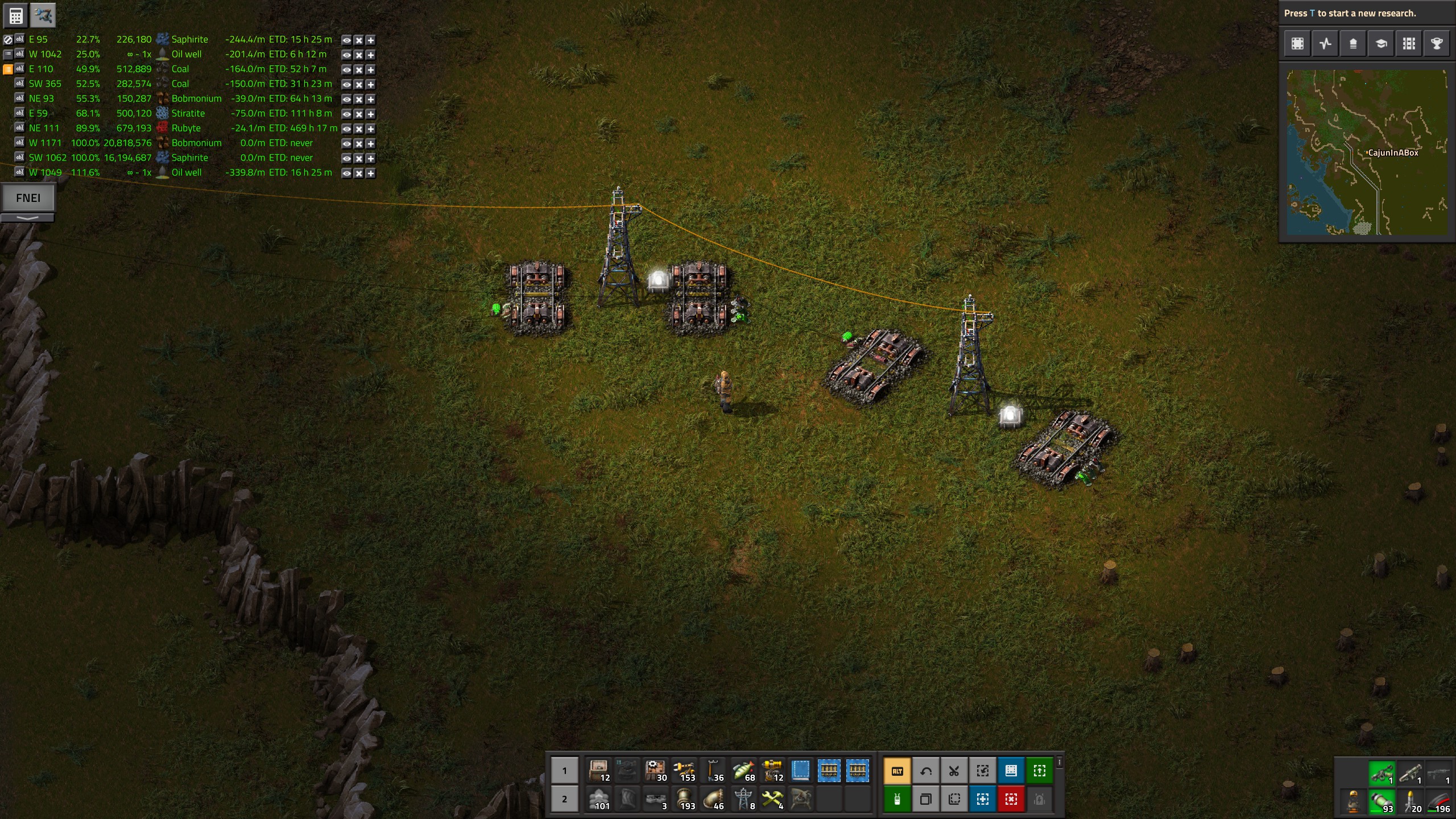Show the Rubyte site on the map
The image size is (1456, 819).
click(346, 129)
